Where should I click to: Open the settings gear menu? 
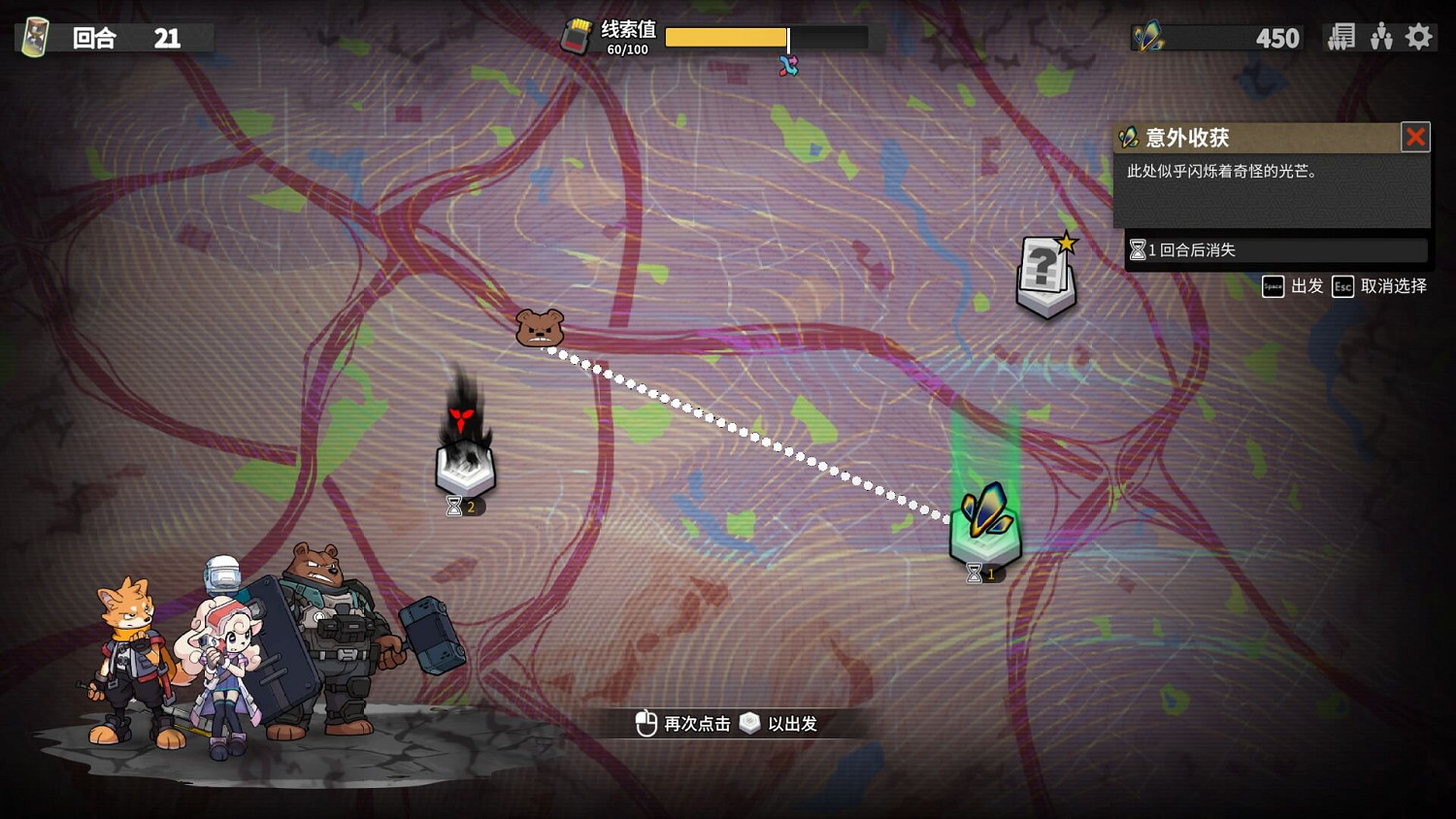pyautogui.click(x=1419, y=37)
